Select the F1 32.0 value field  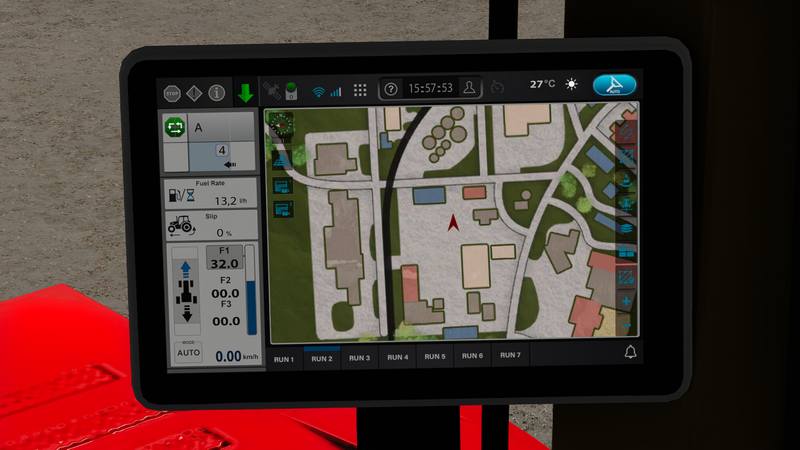point(223,262)
